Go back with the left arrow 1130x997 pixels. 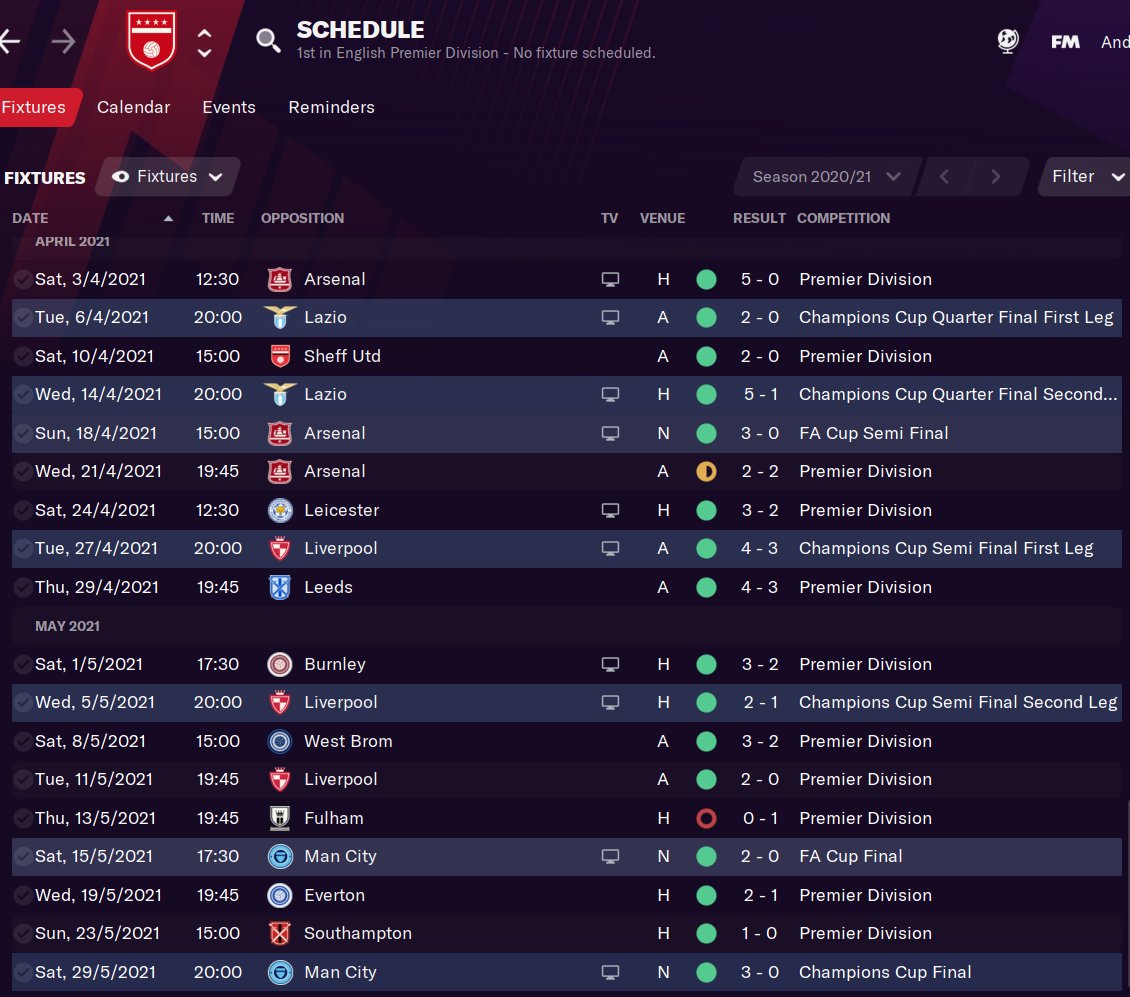click(10, 41)
